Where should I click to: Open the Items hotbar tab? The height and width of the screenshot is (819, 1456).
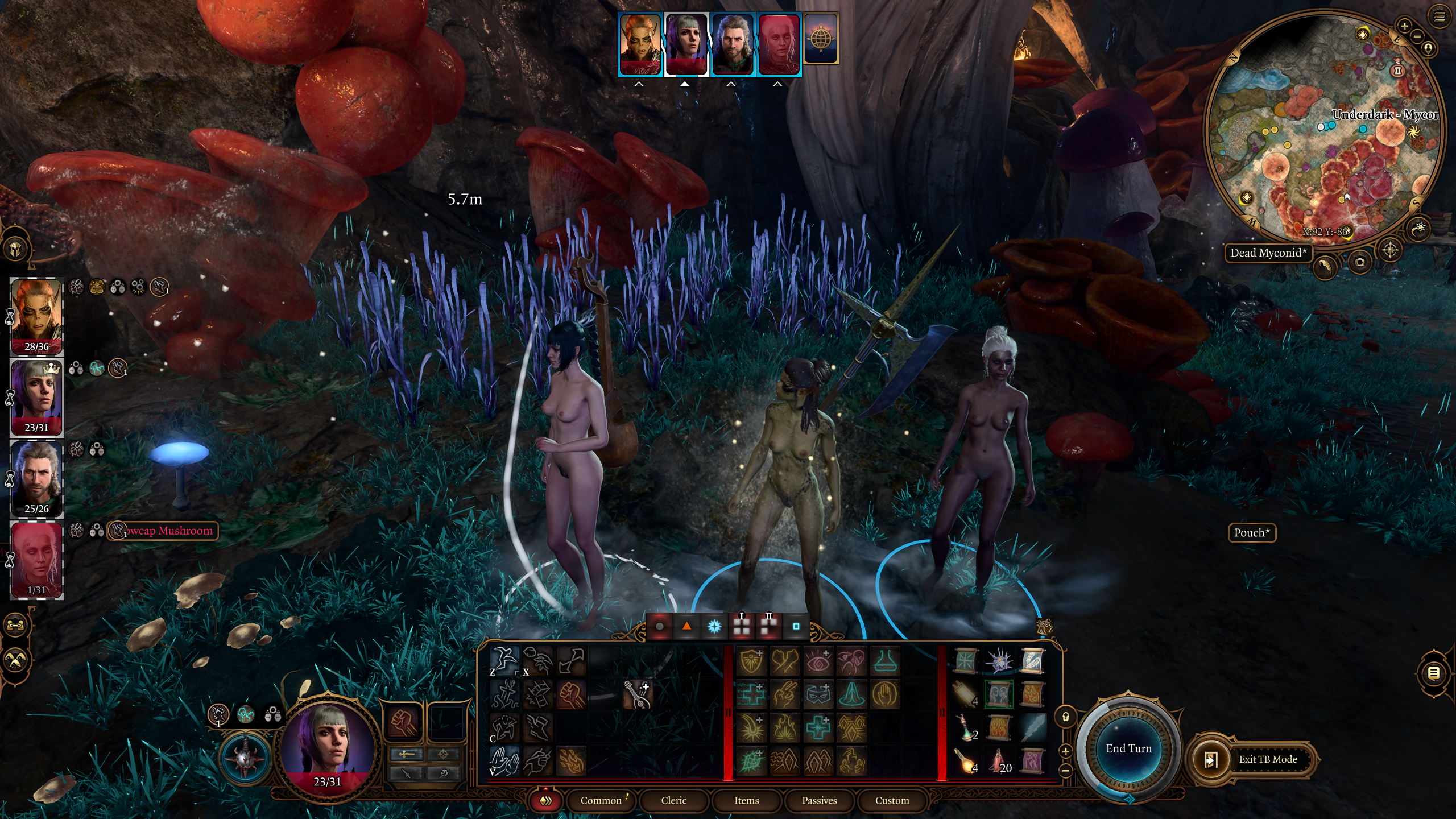point(746,800)
